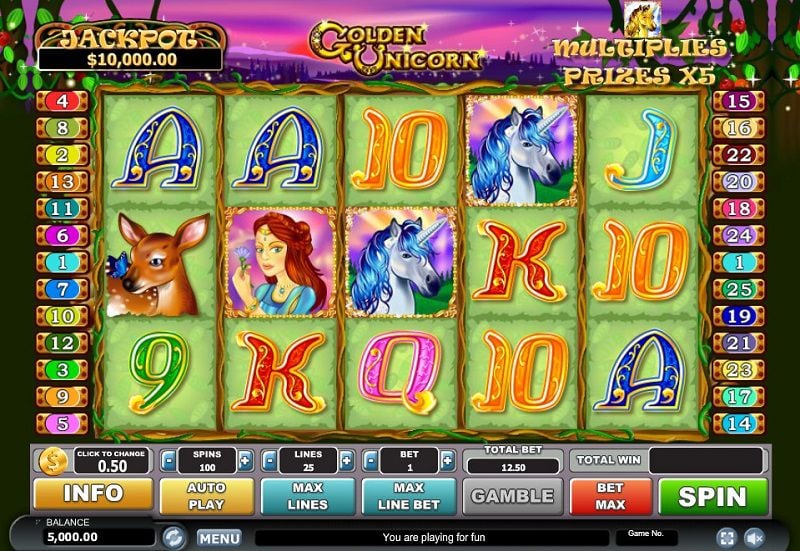Raise the bet per line

coord(447,461)
